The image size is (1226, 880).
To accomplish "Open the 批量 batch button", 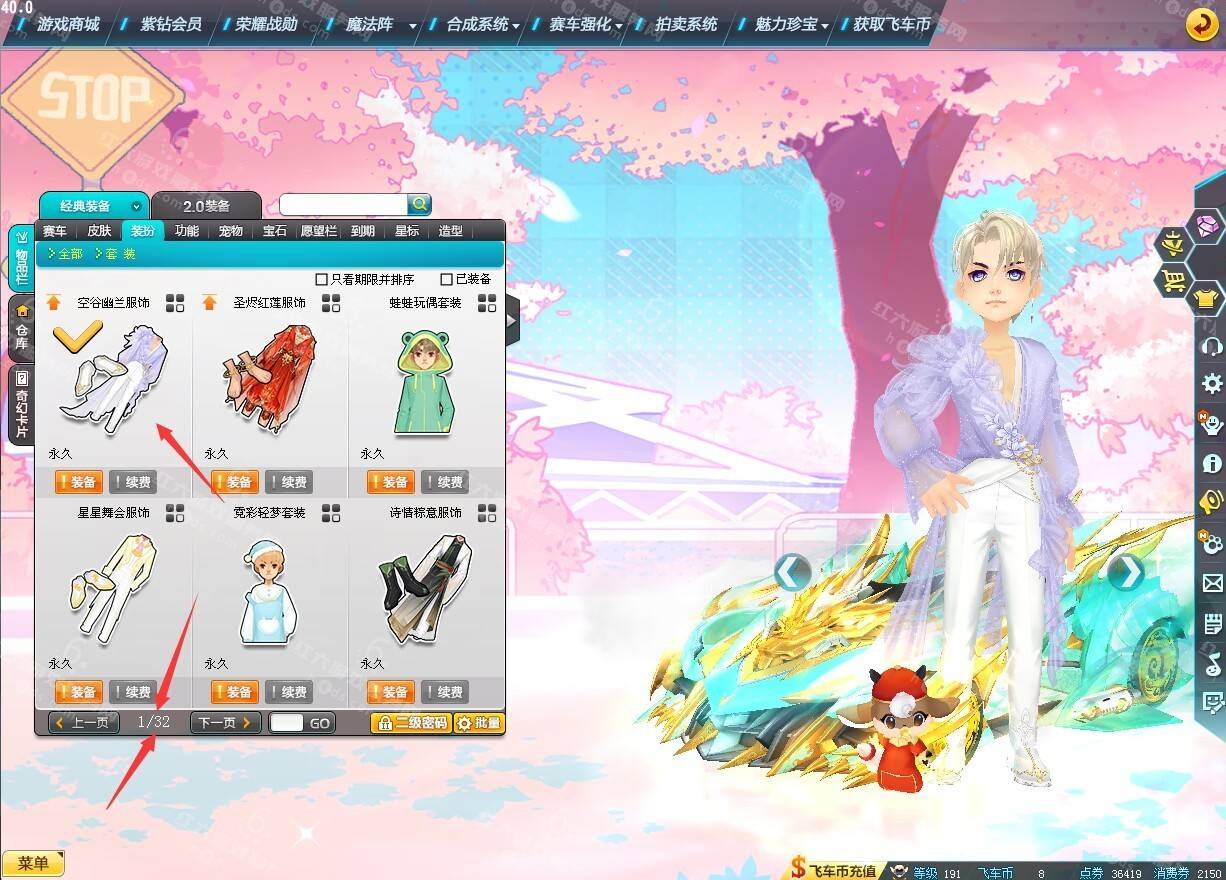I will pos(479,722).
